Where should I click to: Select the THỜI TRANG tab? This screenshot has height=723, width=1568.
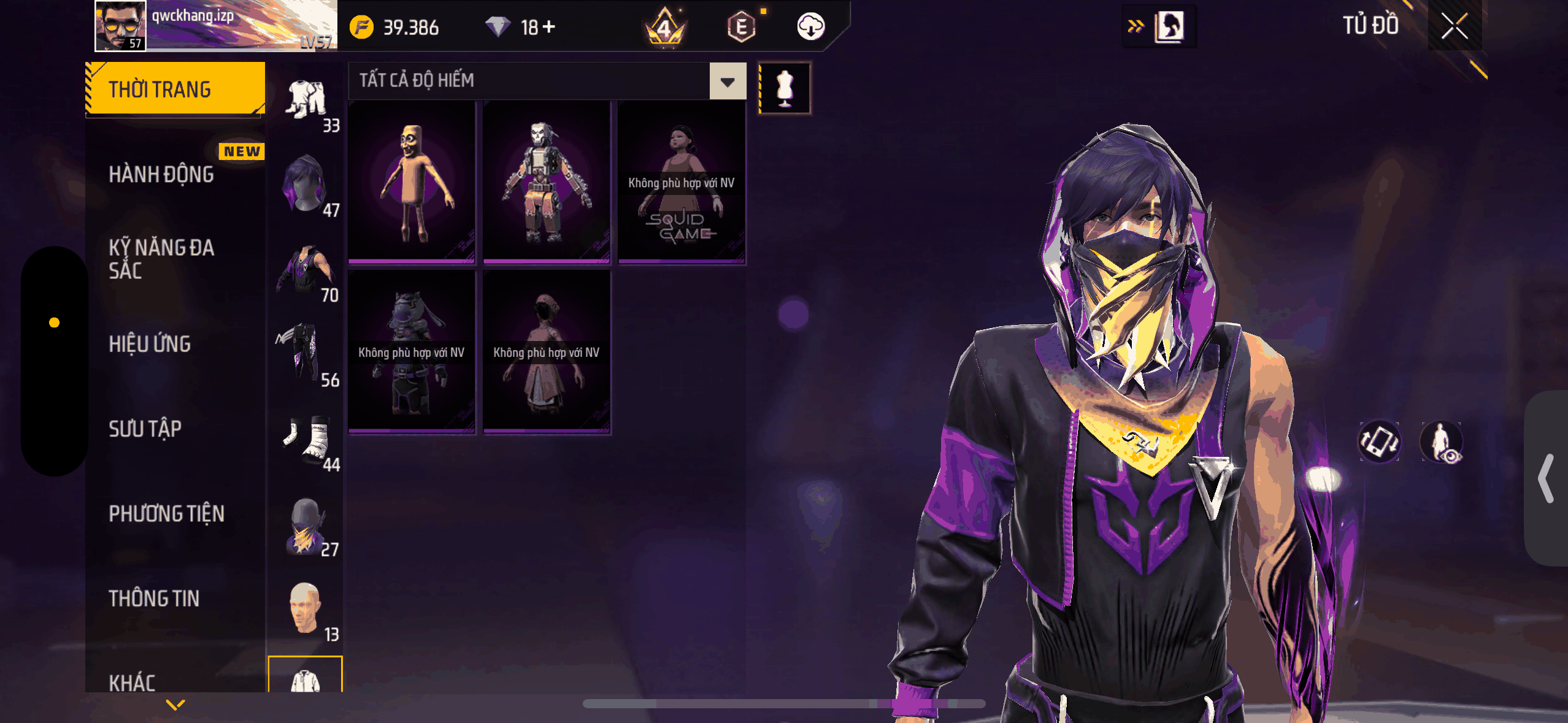(x=175, y=90)
